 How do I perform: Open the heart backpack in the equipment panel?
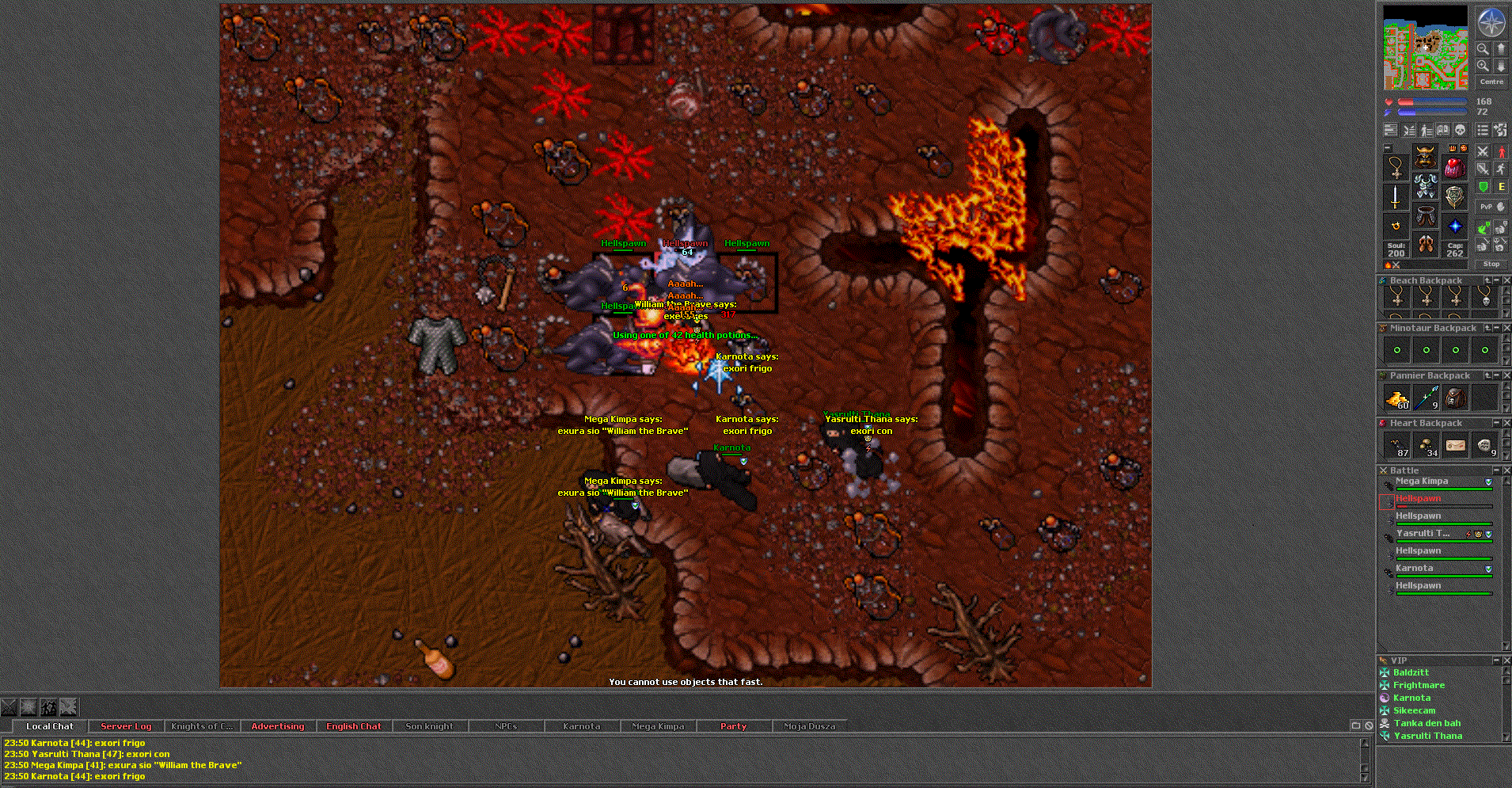(x=1455, y=167)
